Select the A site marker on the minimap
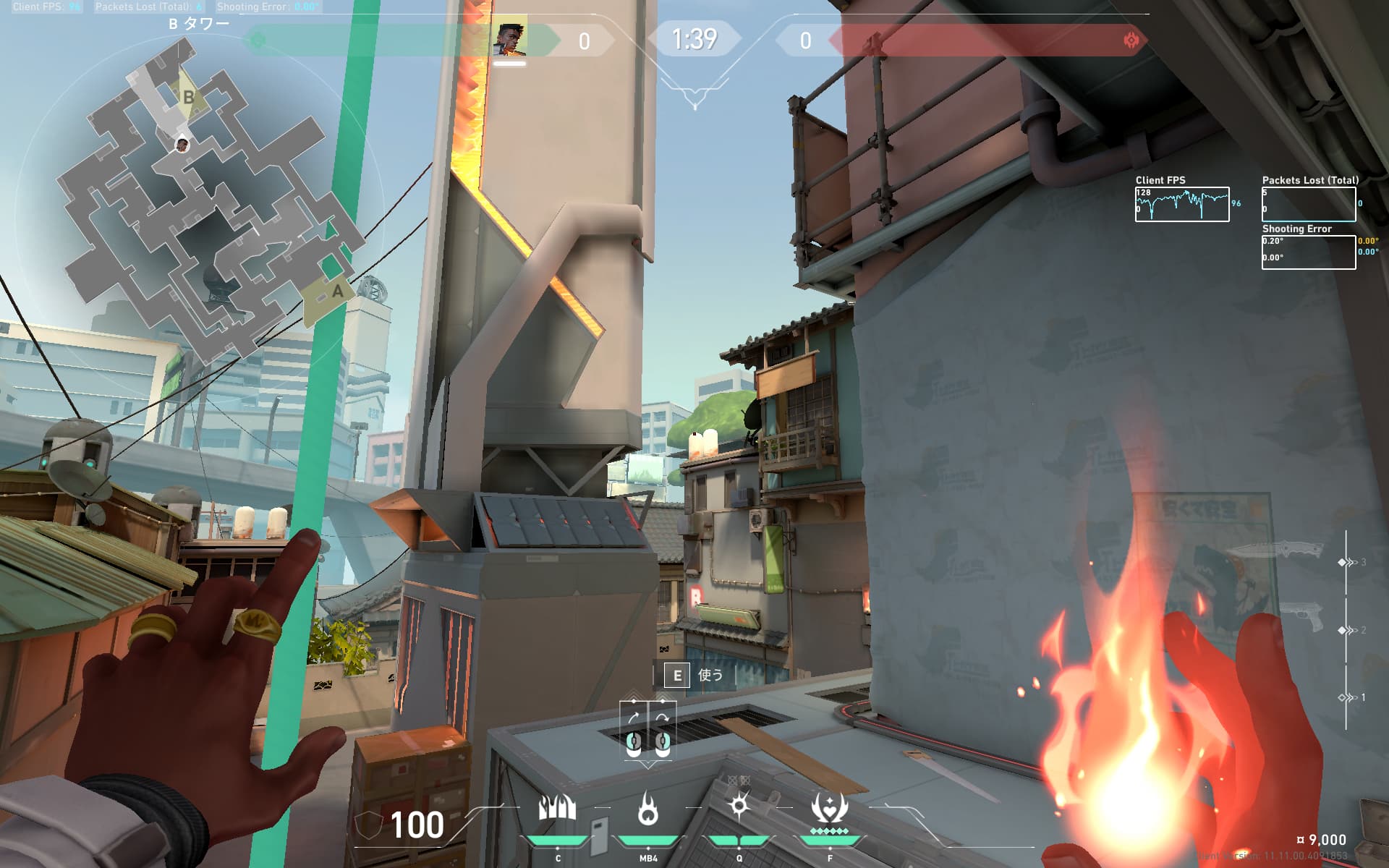 click(x=336, y=293)
